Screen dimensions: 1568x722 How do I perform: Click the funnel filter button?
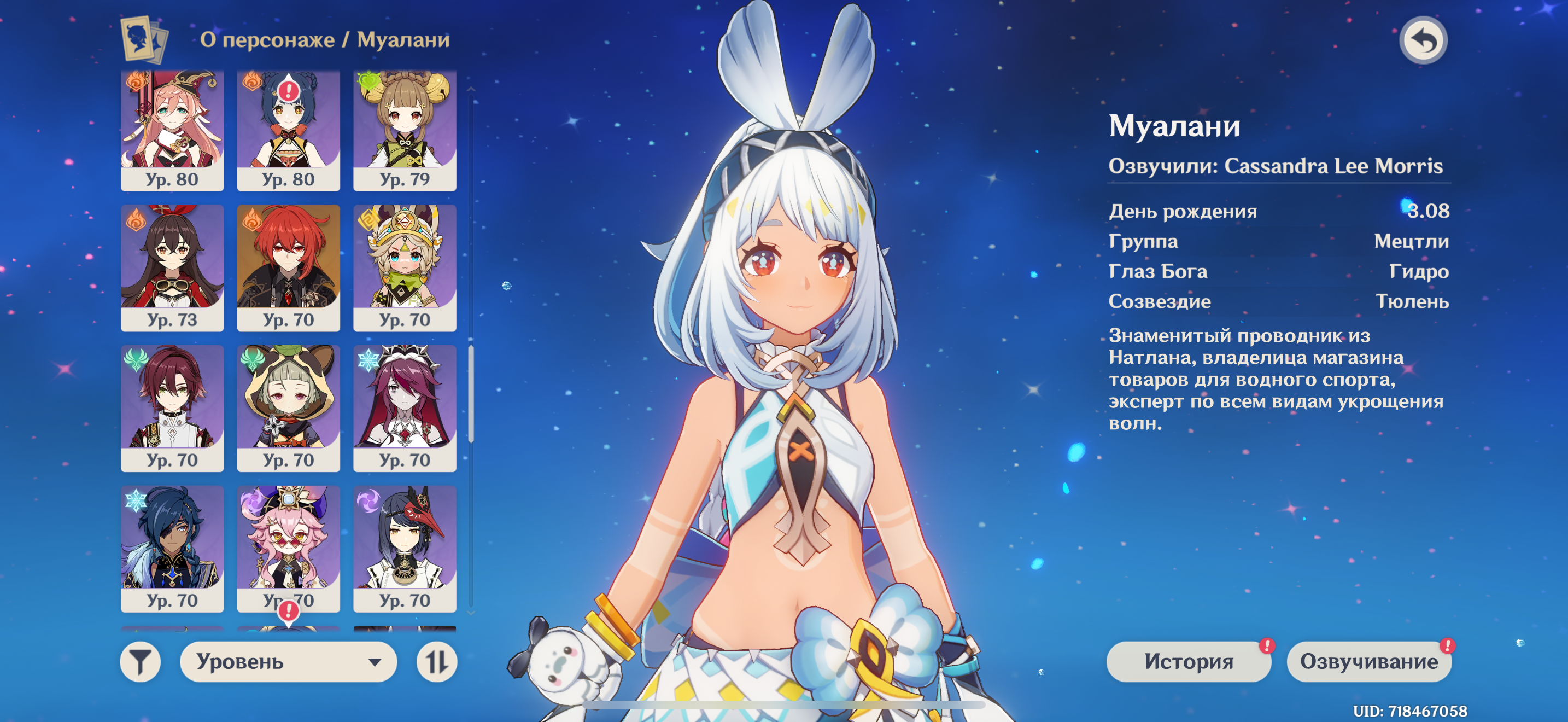point(140,661)
